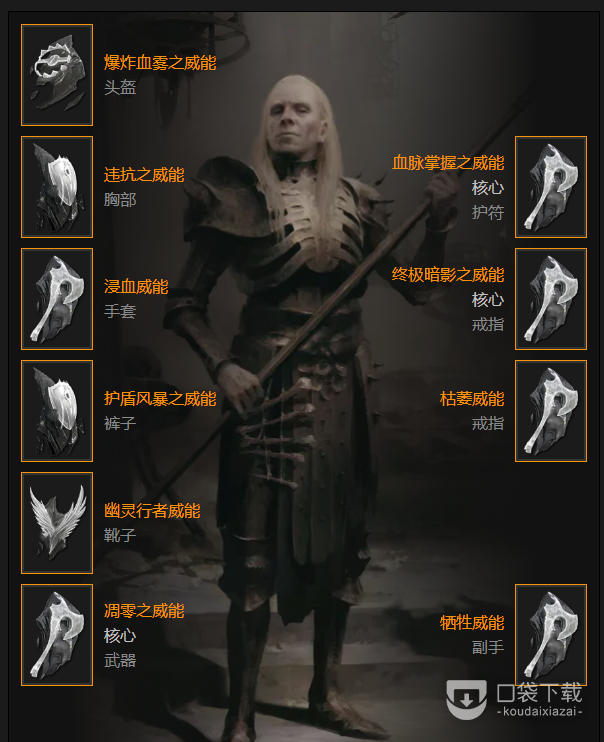Open the 浸血威能 gloves slot
This screenshot has width=604, height=742.
(x=57, y=299)
